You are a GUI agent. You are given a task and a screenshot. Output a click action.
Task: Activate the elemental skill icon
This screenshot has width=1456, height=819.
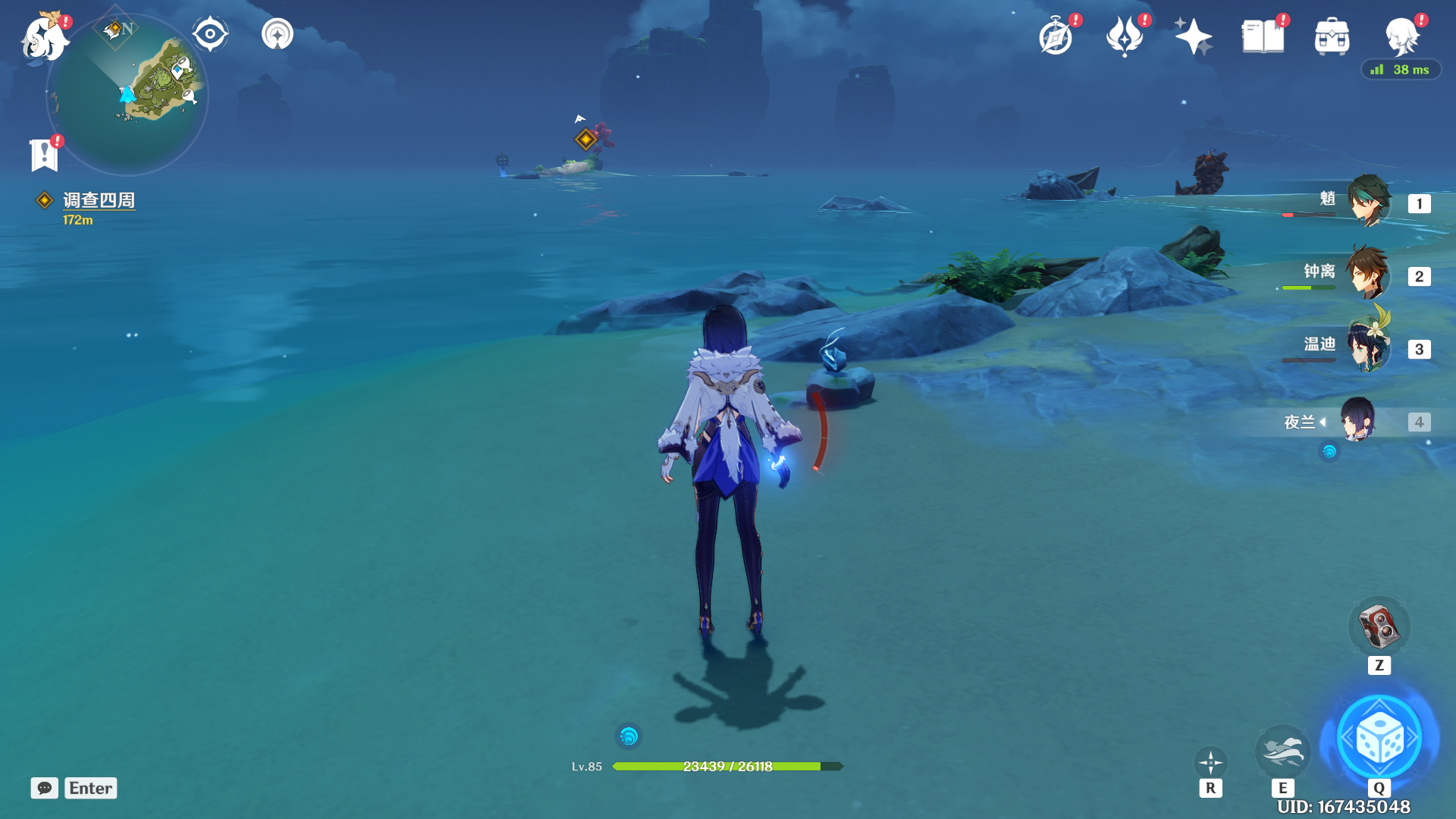tap(1282, 752)
